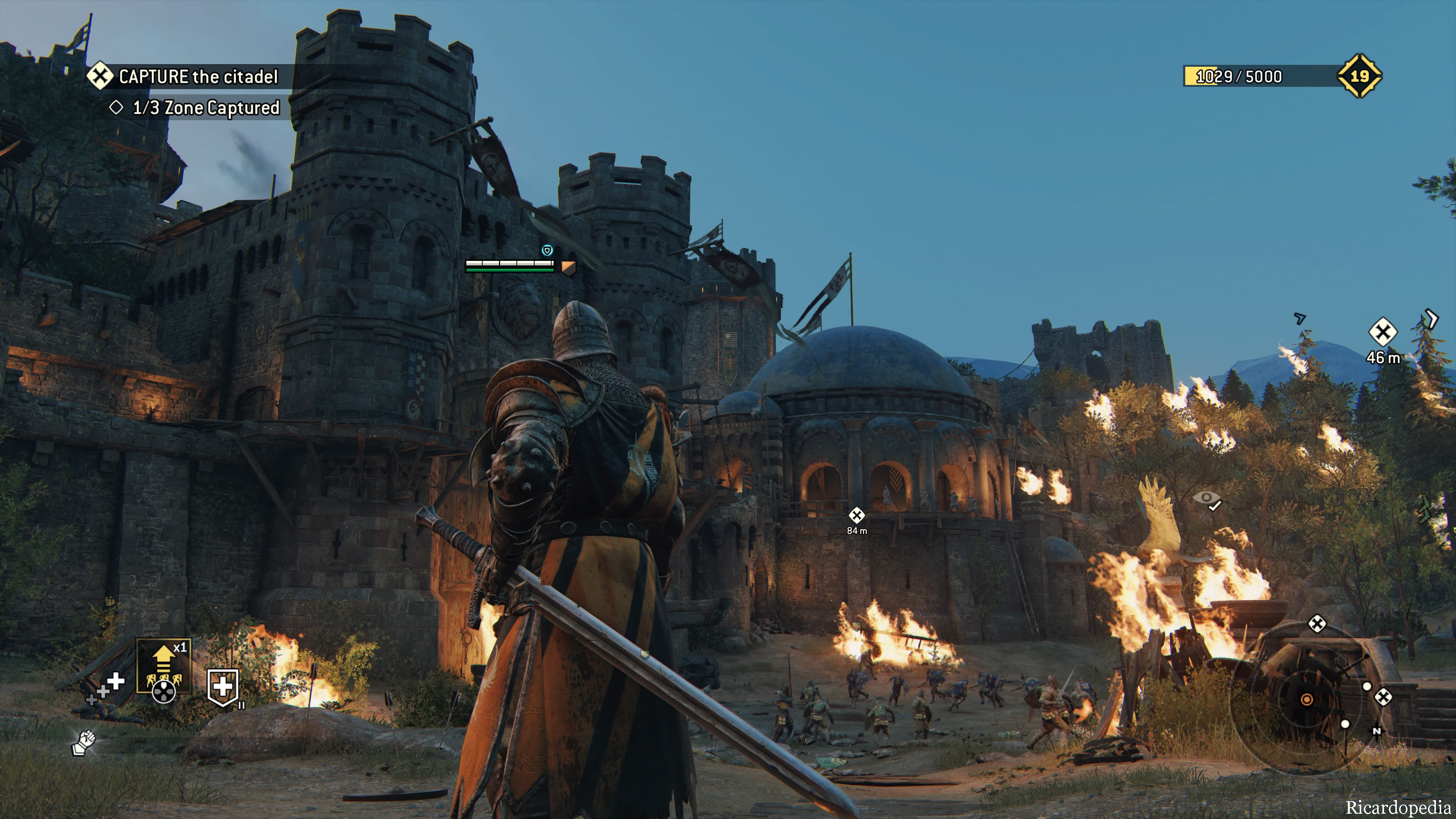Click the clenched fist revenge icon
The height and width of the screenshot is (819, 1456).
click(84, 742)
